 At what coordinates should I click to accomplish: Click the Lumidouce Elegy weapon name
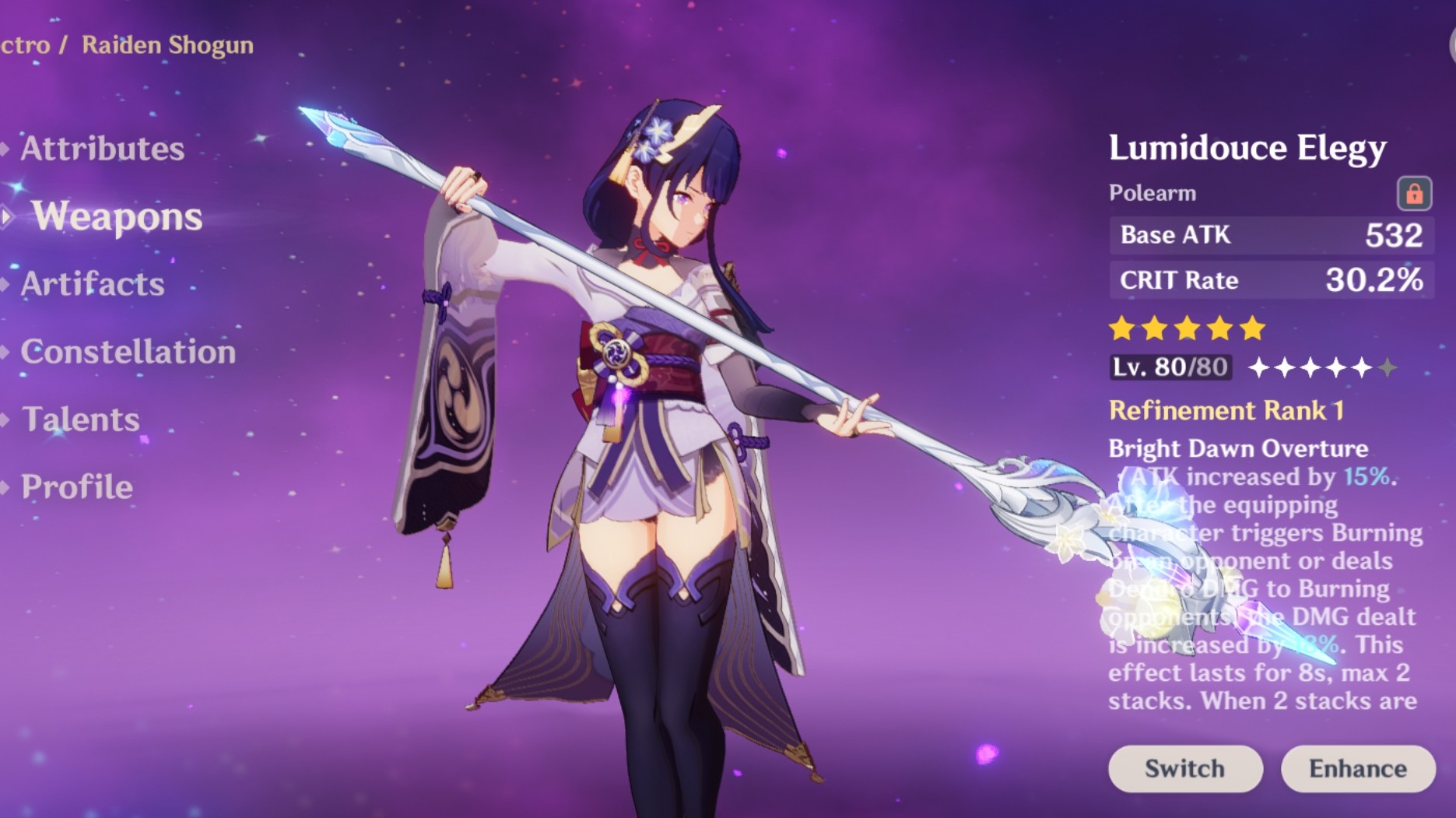coord(1247,148)
